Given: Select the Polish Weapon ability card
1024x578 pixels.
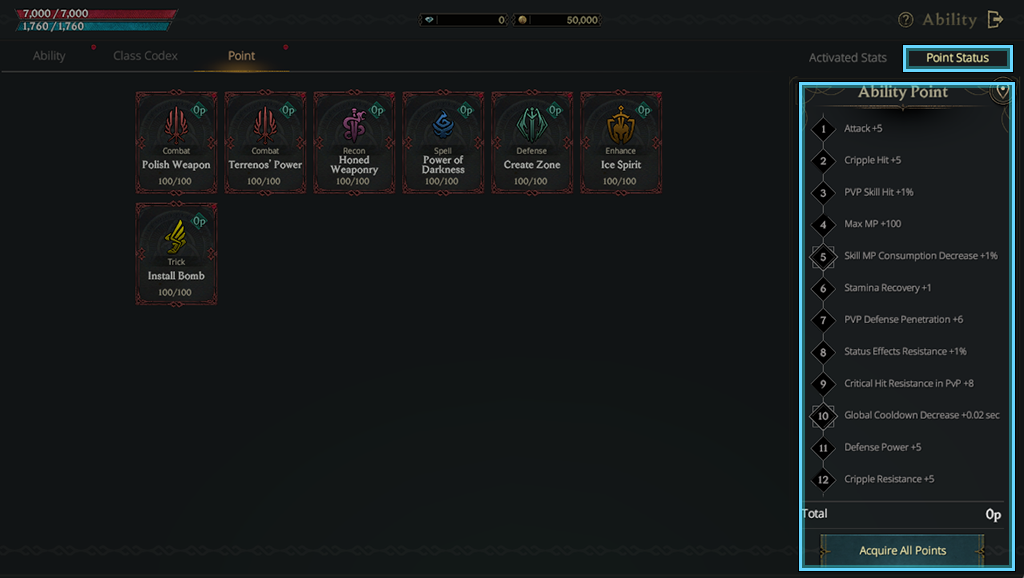Looking at the screenshot, I should [176, 143].
